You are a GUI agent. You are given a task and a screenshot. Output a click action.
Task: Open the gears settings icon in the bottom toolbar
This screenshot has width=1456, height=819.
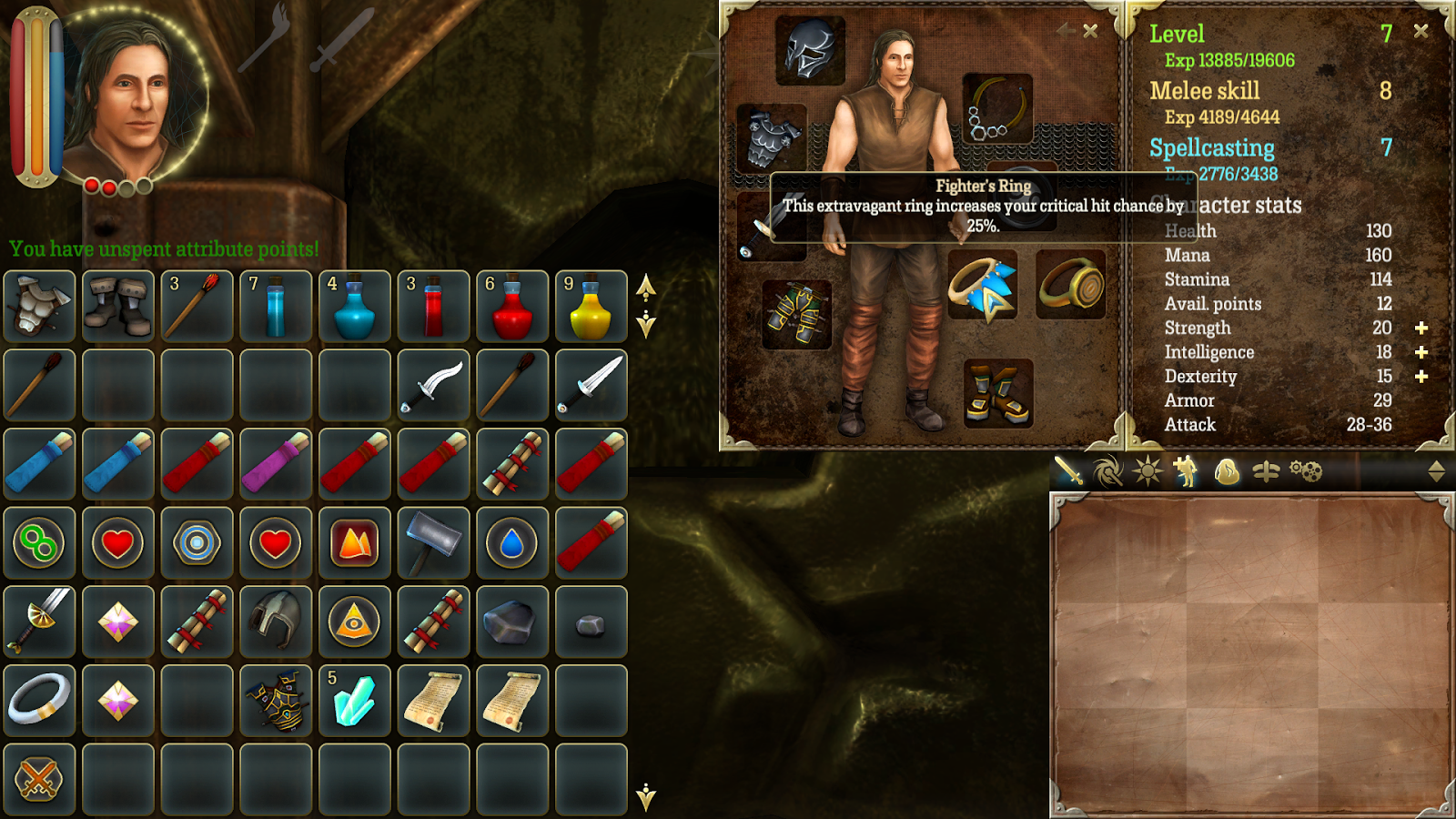point(1307,471)
